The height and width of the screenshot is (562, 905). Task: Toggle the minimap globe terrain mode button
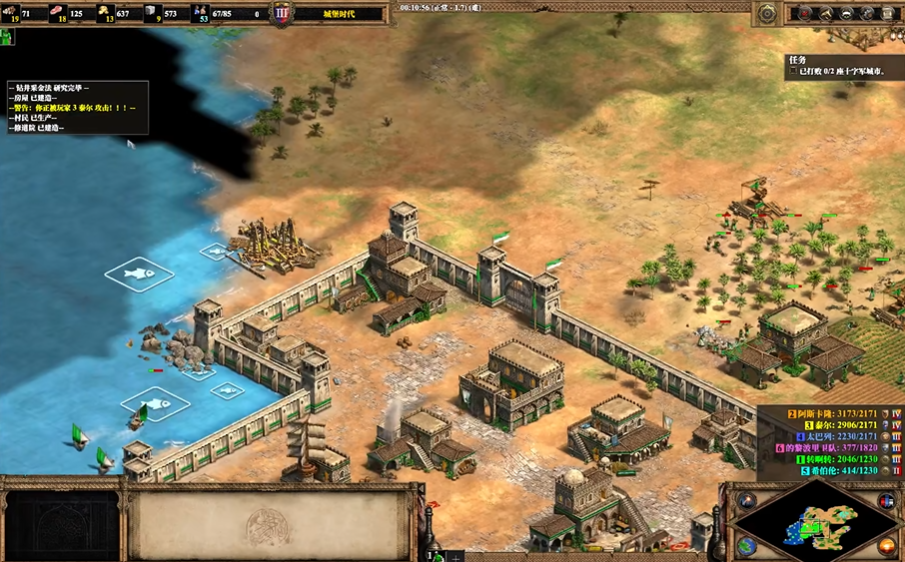(x=747, y=546)
